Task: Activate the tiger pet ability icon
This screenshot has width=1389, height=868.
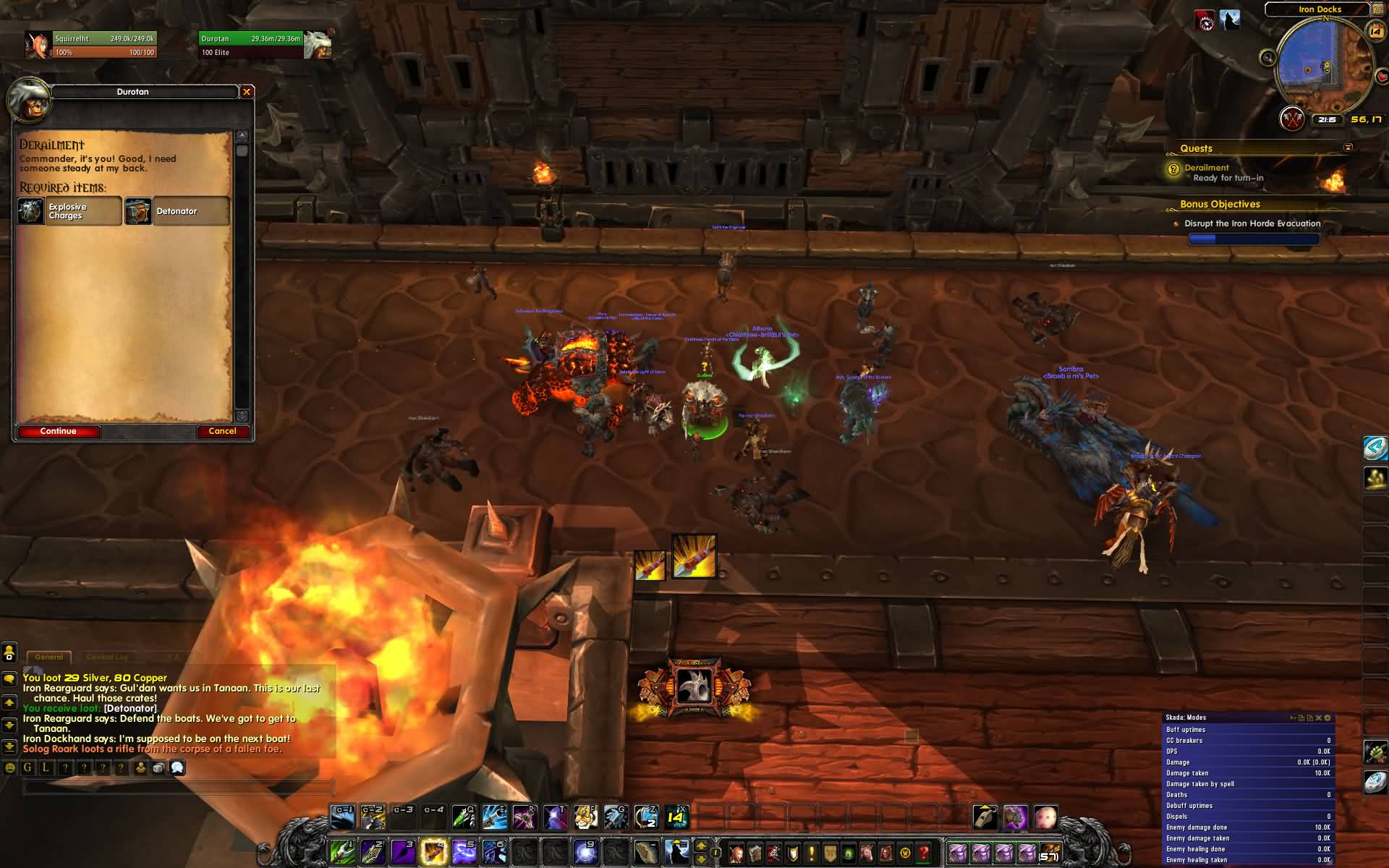Action: coord(585,817)
